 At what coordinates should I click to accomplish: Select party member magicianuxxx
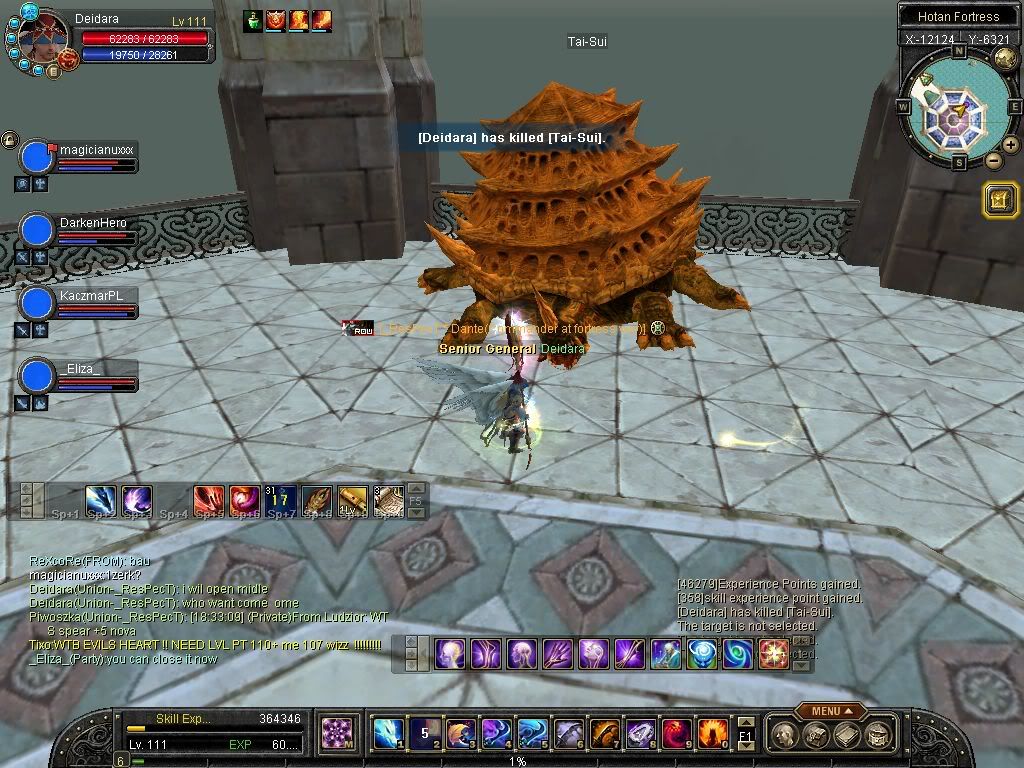coord(37,157)
